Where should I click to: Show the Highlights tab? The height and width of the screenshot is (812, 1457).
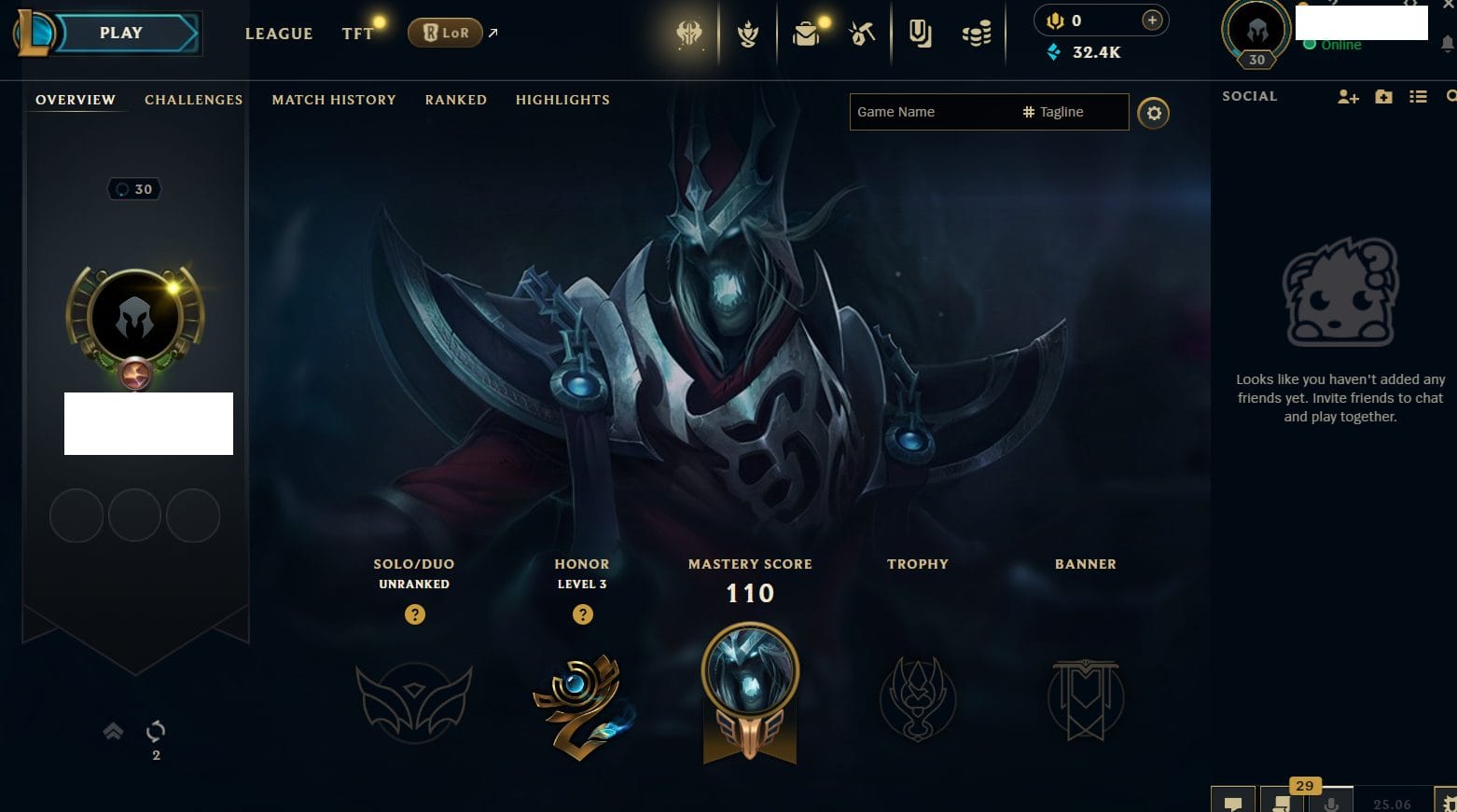point(562,100)
